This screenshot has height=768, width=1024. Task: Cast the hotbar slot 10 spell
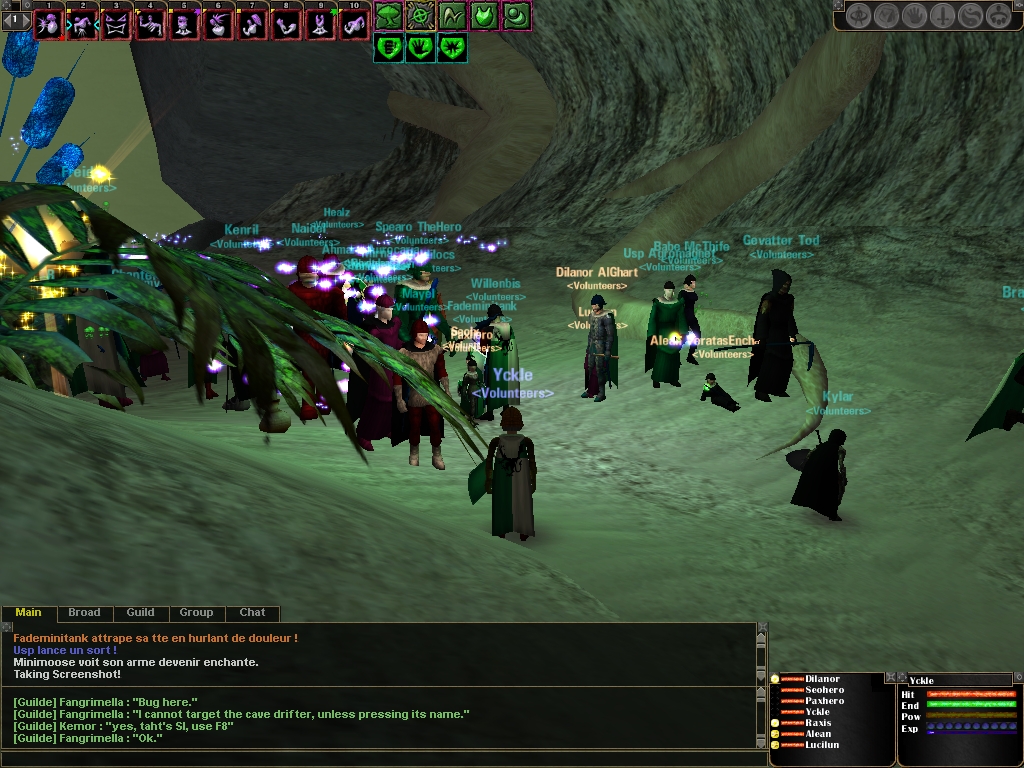[355, 24]
